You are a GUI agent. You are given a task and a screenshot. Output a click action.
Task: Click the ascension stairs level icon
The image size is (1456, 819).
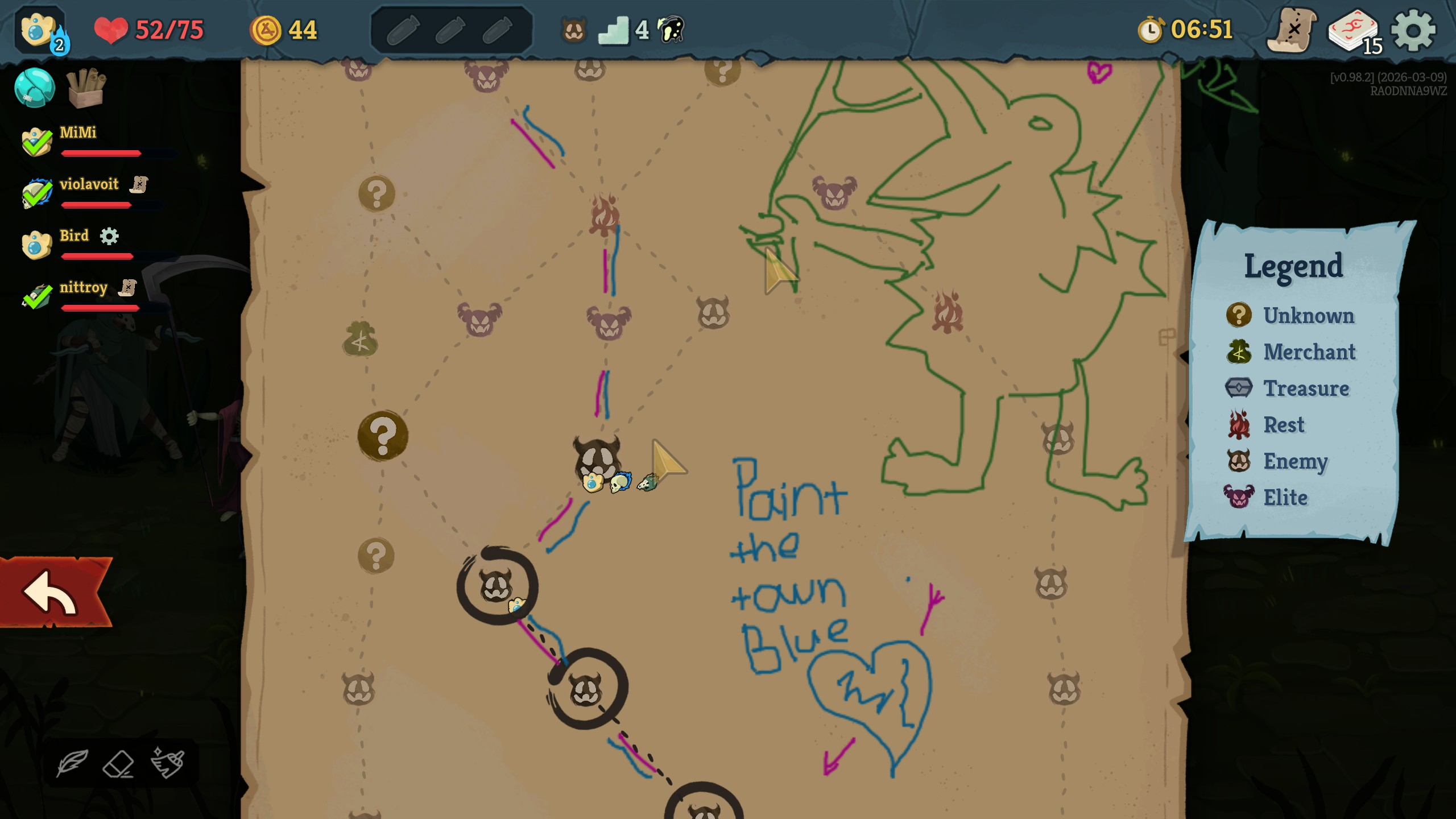pos(614,30)
